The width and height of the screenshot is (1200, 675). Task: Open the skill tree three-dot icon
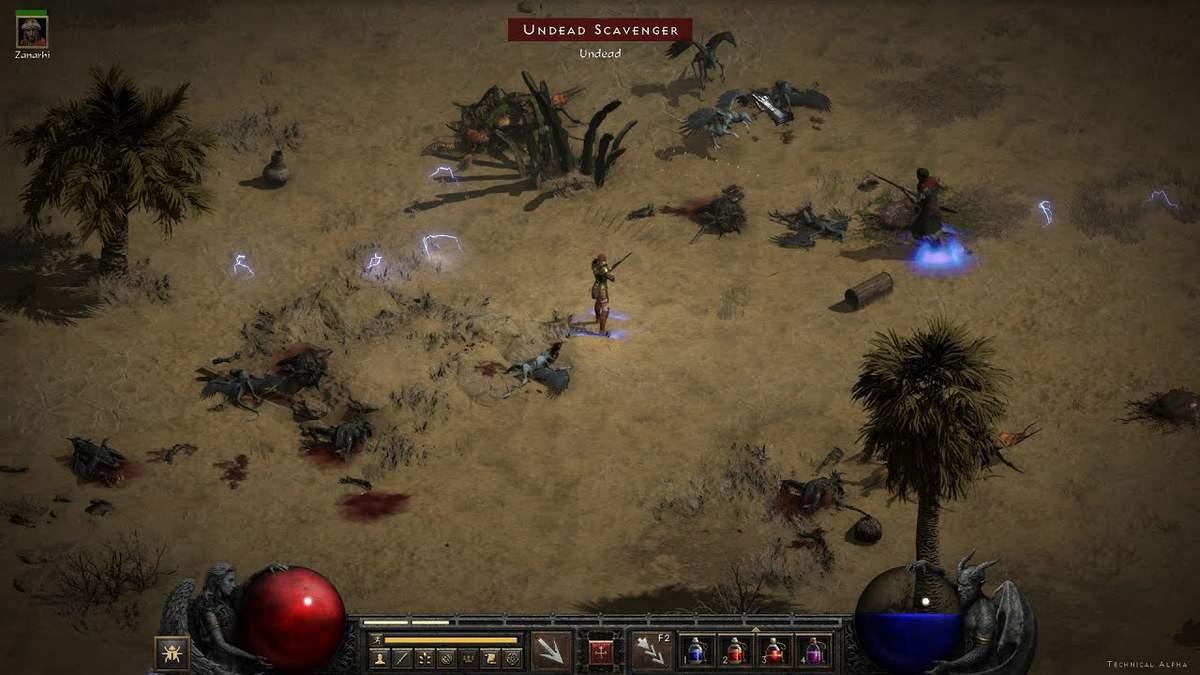click(x=424, y=658)
